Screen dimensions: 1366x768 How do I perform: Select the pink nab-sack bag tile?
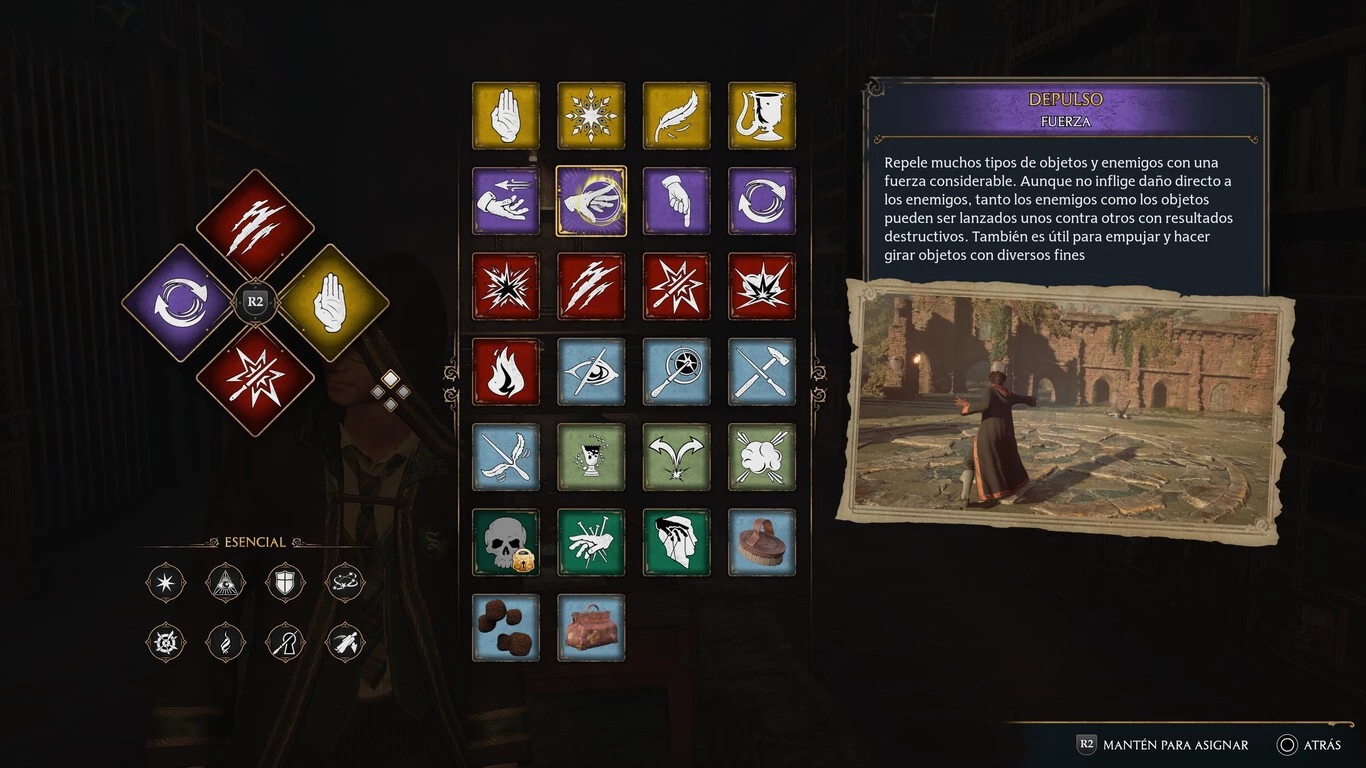pyautogui.click(x=591, y=628)
